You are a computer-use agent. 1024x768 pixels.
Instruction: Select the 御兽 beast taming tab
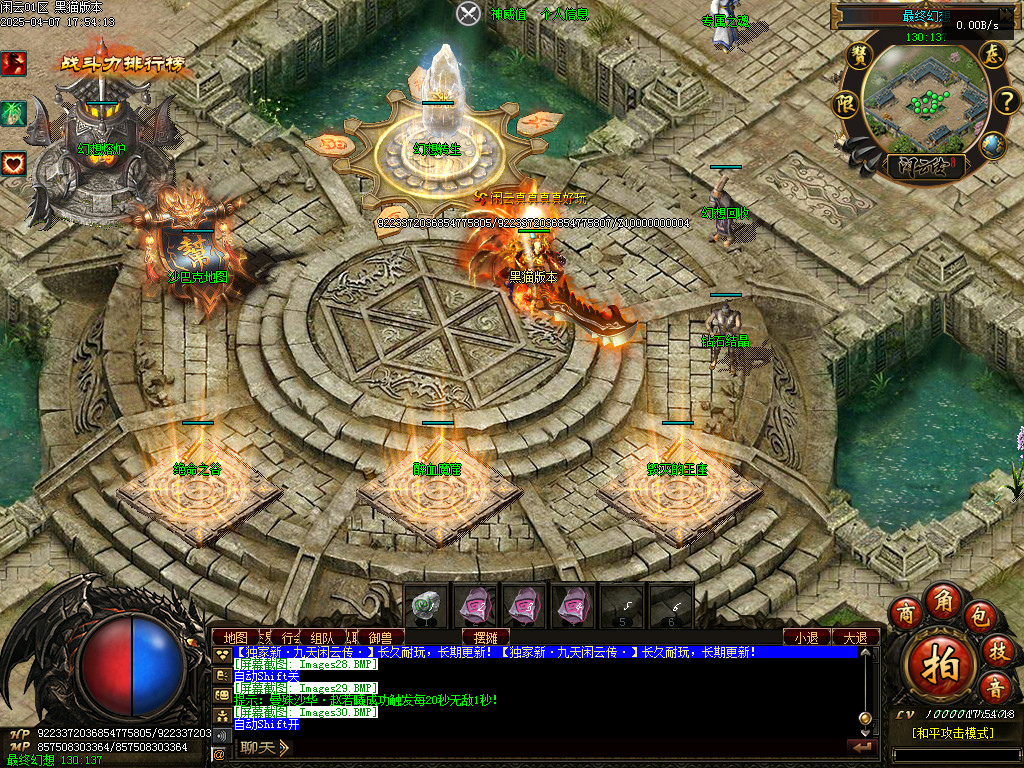381,637
